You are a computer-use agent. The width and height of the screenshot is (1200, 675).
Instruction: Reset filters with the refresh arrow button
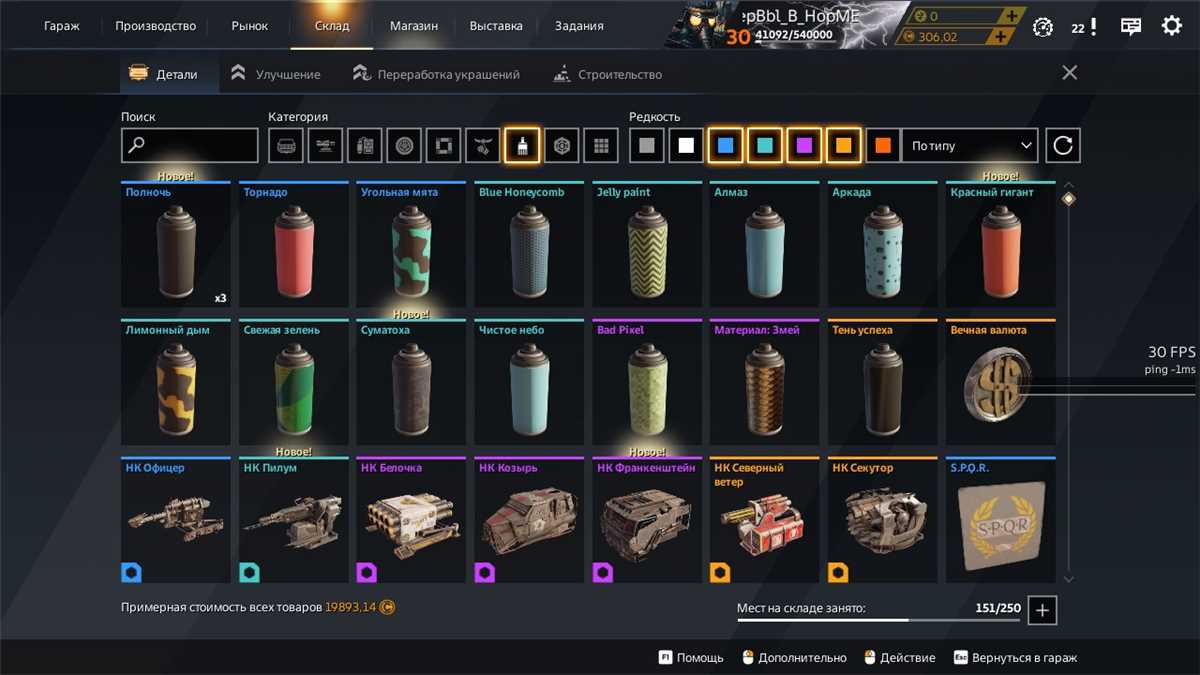click(x=1063, y=146)
